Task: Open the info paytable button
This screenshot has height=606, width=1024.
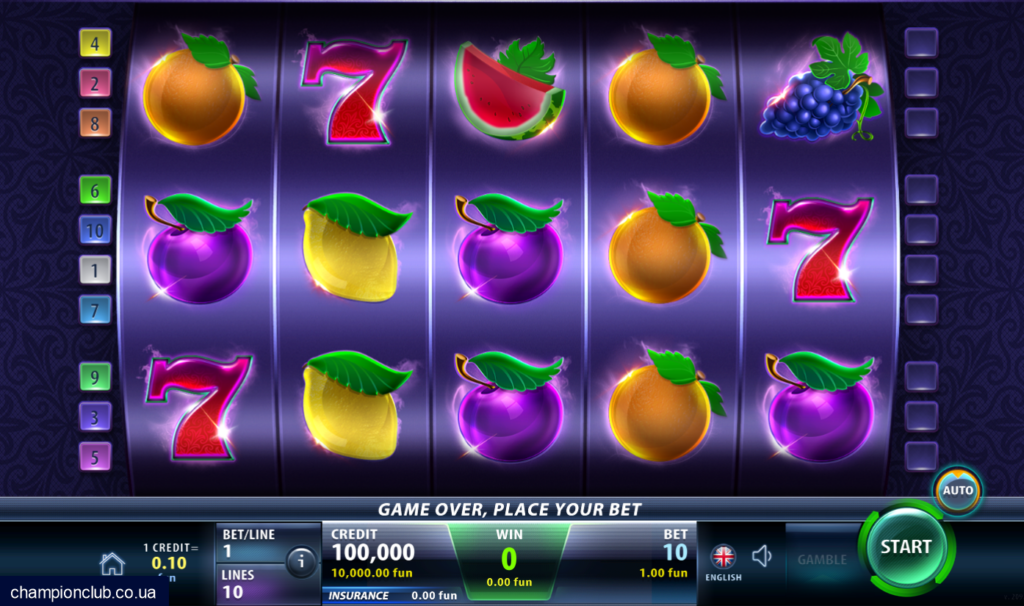Action: [301, 562]
